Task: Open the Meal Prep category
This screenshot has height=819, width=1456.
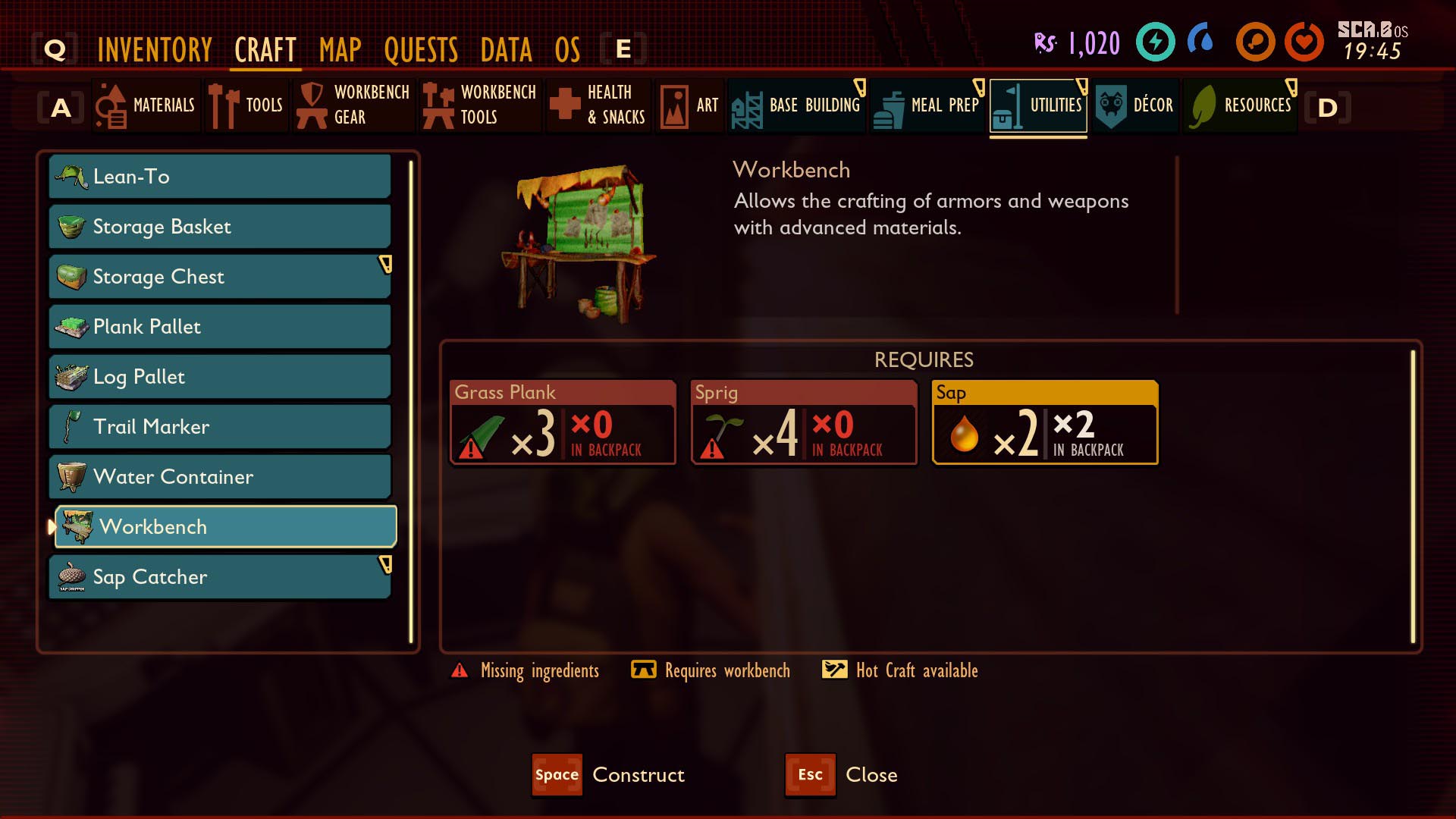Action: pos(928,105)
